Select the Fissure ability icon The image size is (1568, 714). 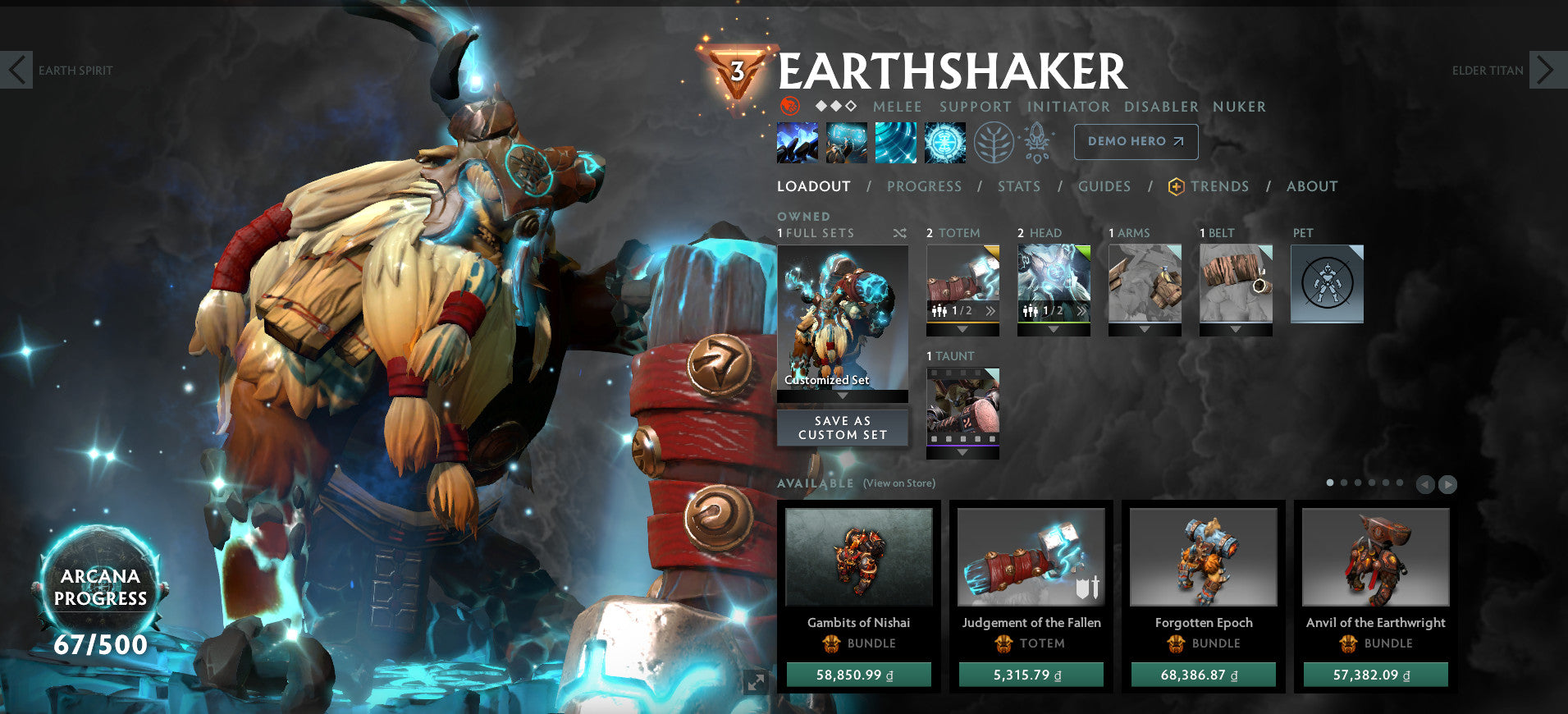click(x=797, y=141)
